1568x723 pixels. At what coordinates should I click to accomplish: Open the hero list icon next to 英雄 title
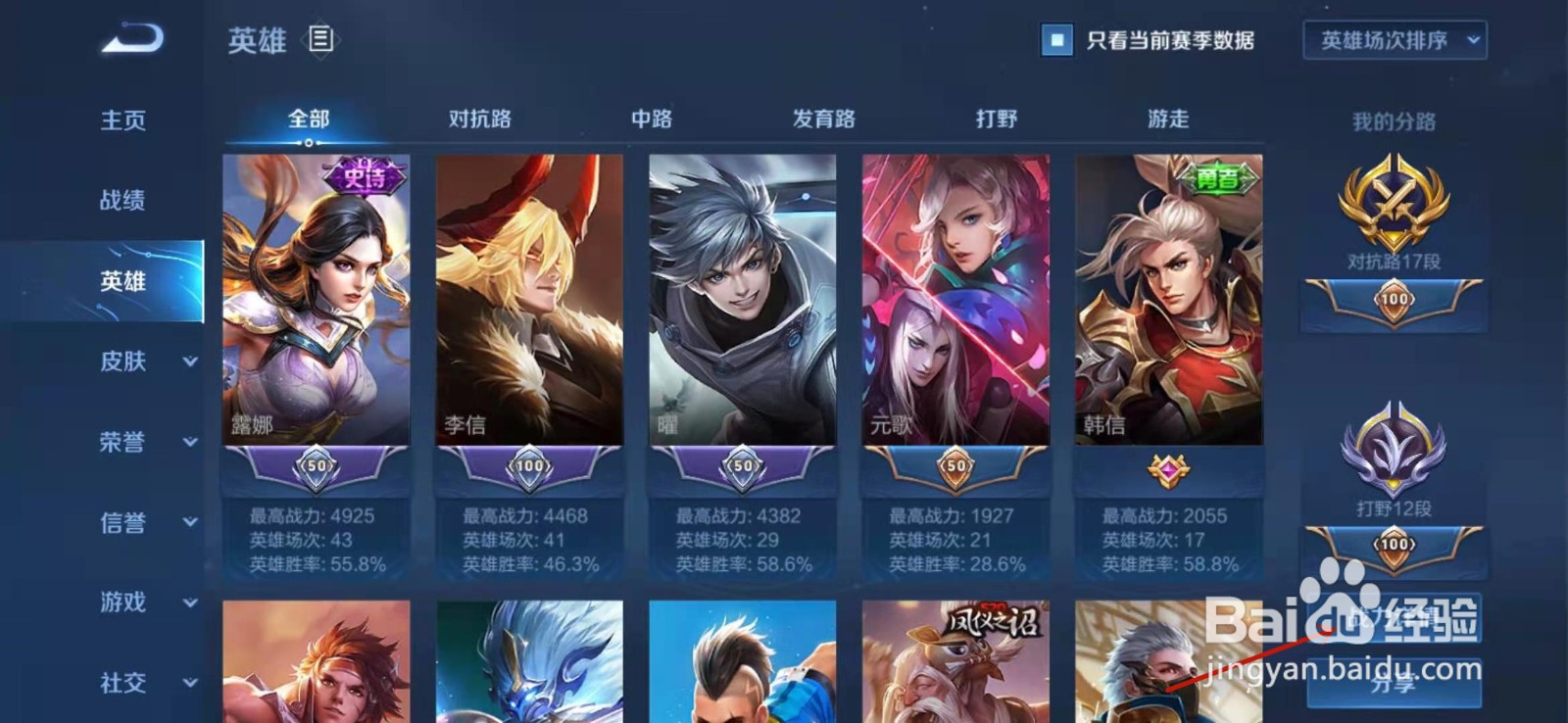320,39
